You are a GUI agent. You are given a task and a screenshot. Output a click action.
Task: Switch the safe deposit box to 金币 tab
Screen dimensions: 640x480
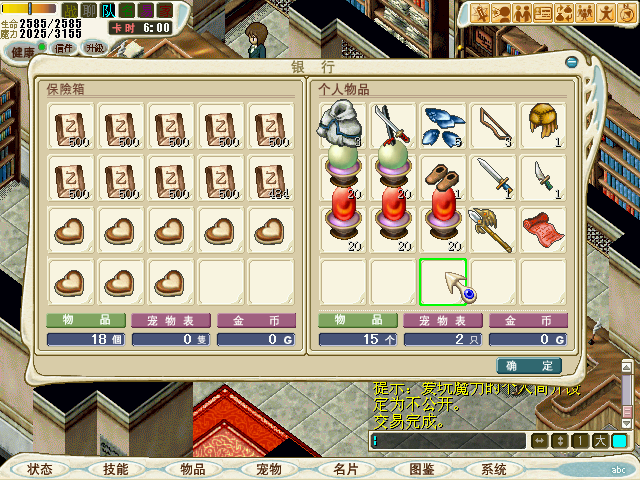tap(256, 321)
